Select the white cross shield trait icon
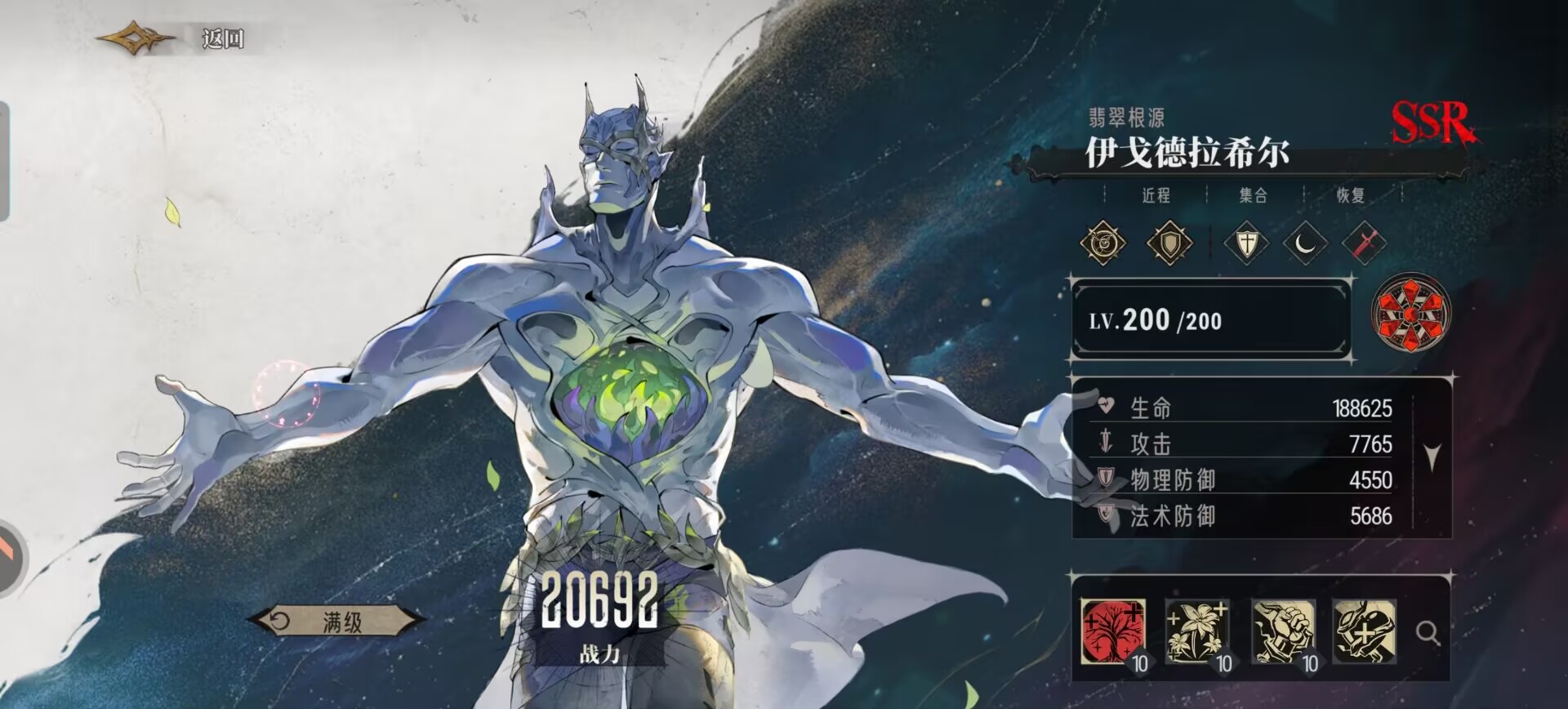This screenshot has height=709, width=1568. coord(1246,243)
